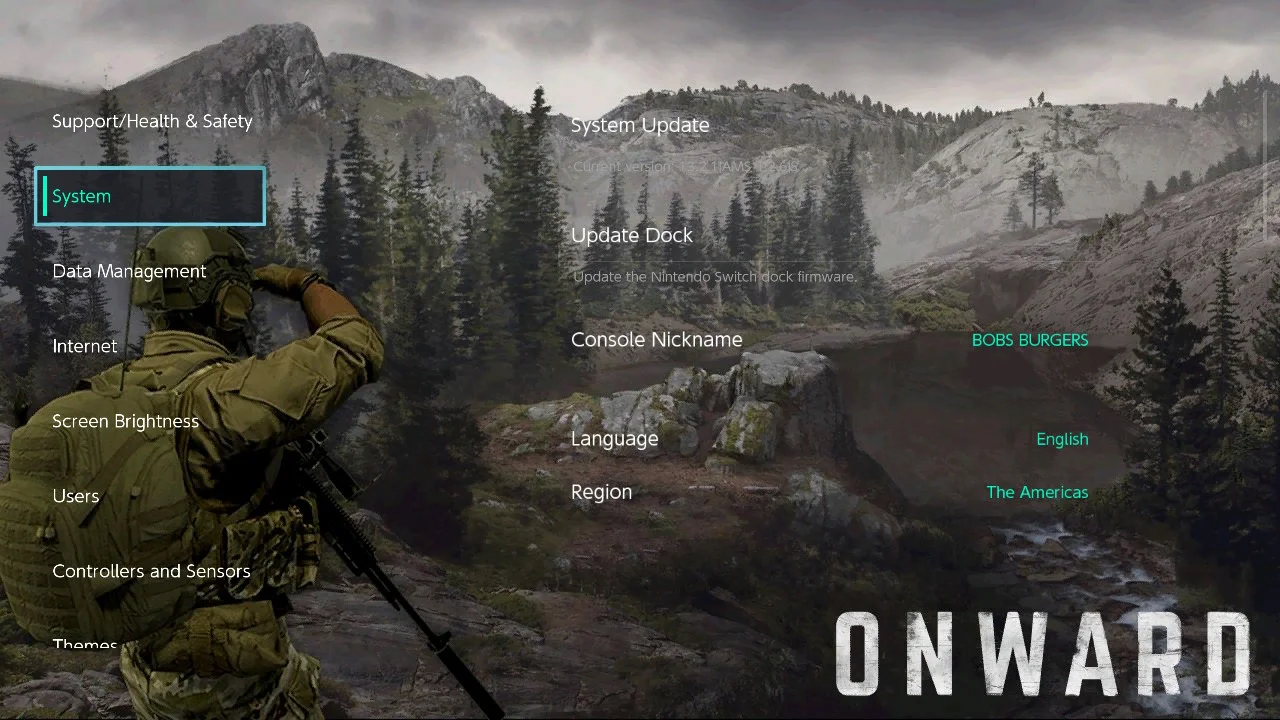Viewport: 1280px width, 720px height.
Task: Select the Themes entry
Action: pos(85,645)
